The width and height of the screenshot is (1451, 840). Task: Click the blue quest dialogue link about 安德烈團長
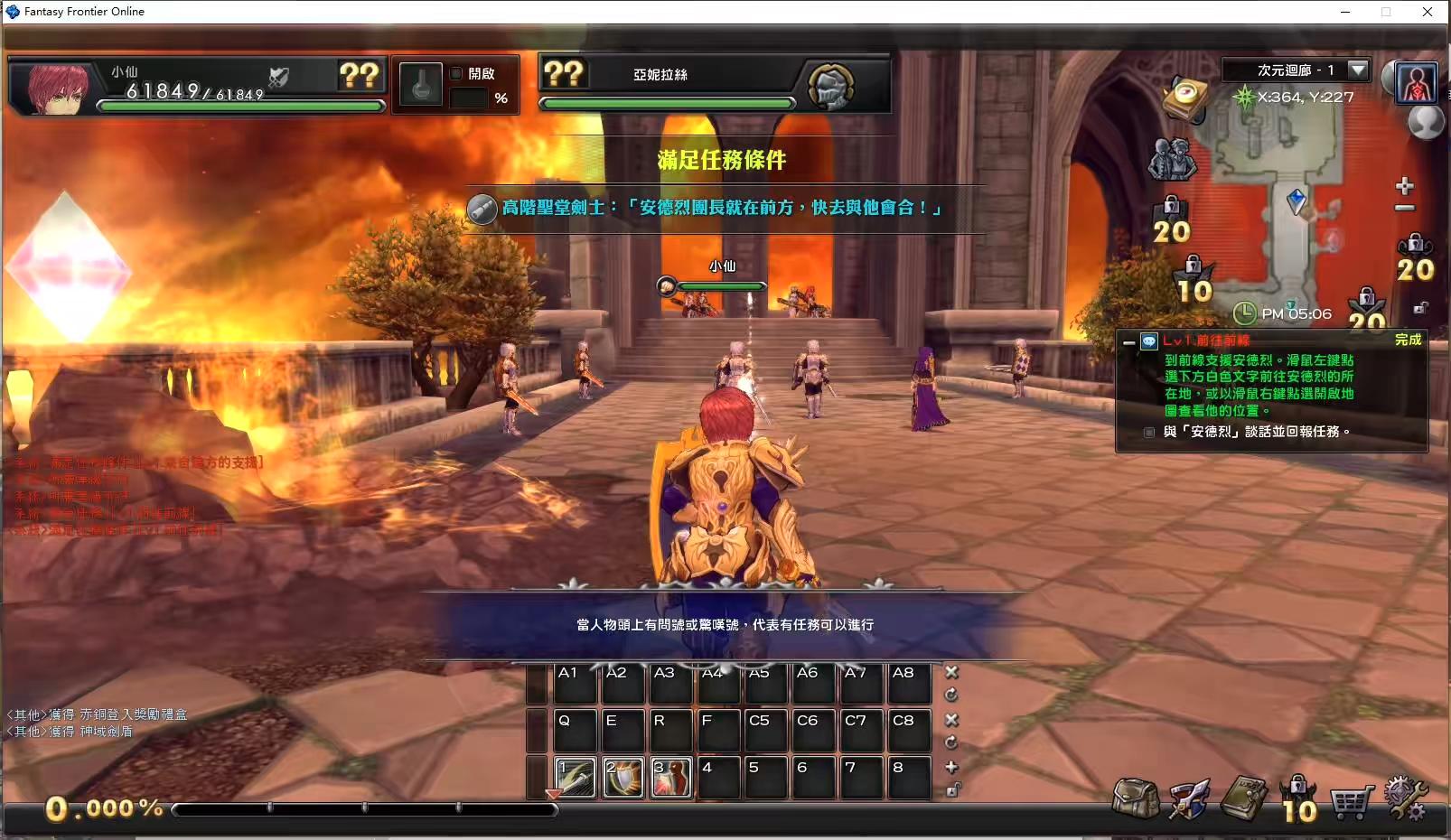pos(723,209)
